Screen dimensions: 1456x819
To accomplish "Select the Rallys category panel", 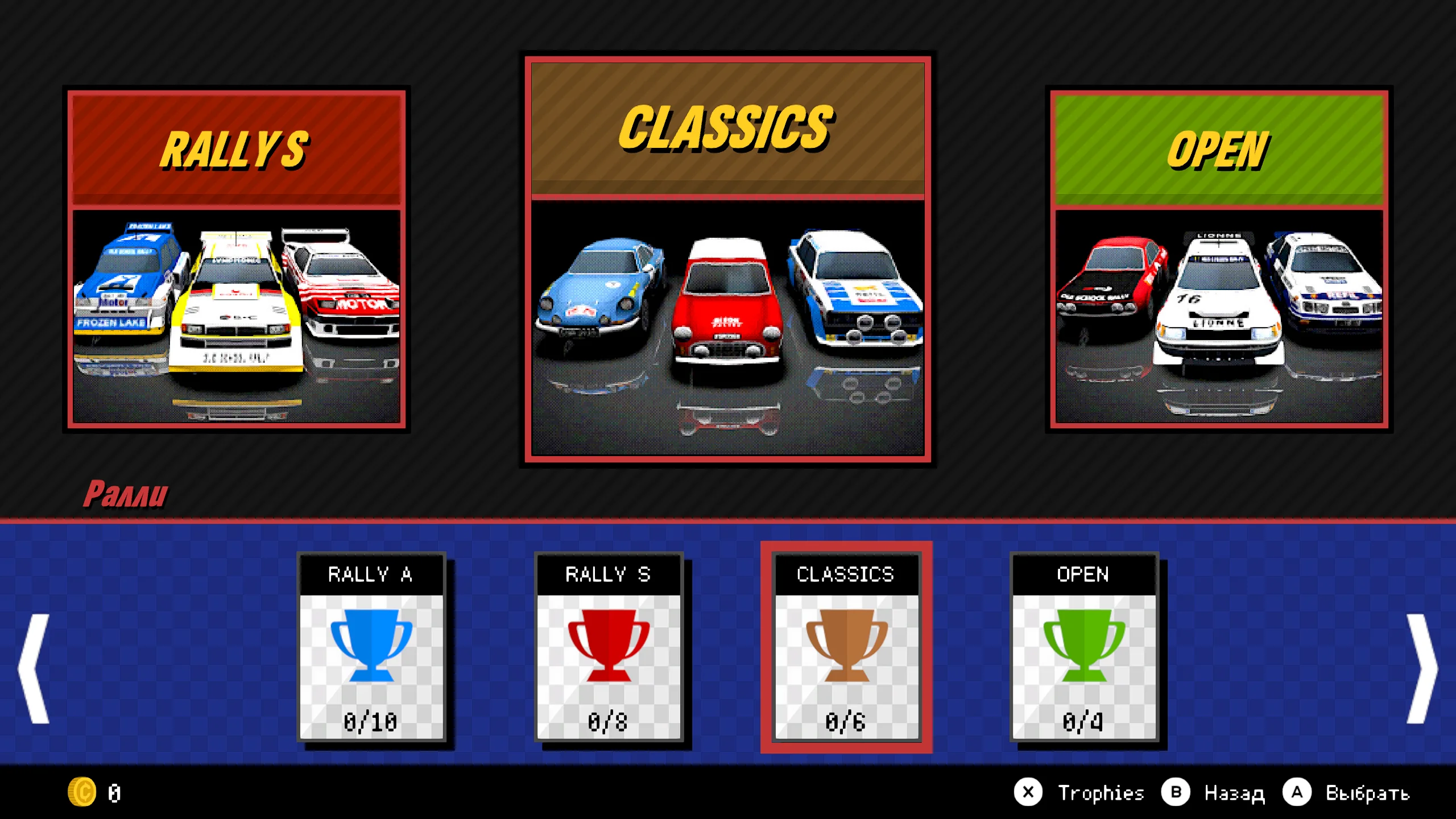I will (236, 259).
